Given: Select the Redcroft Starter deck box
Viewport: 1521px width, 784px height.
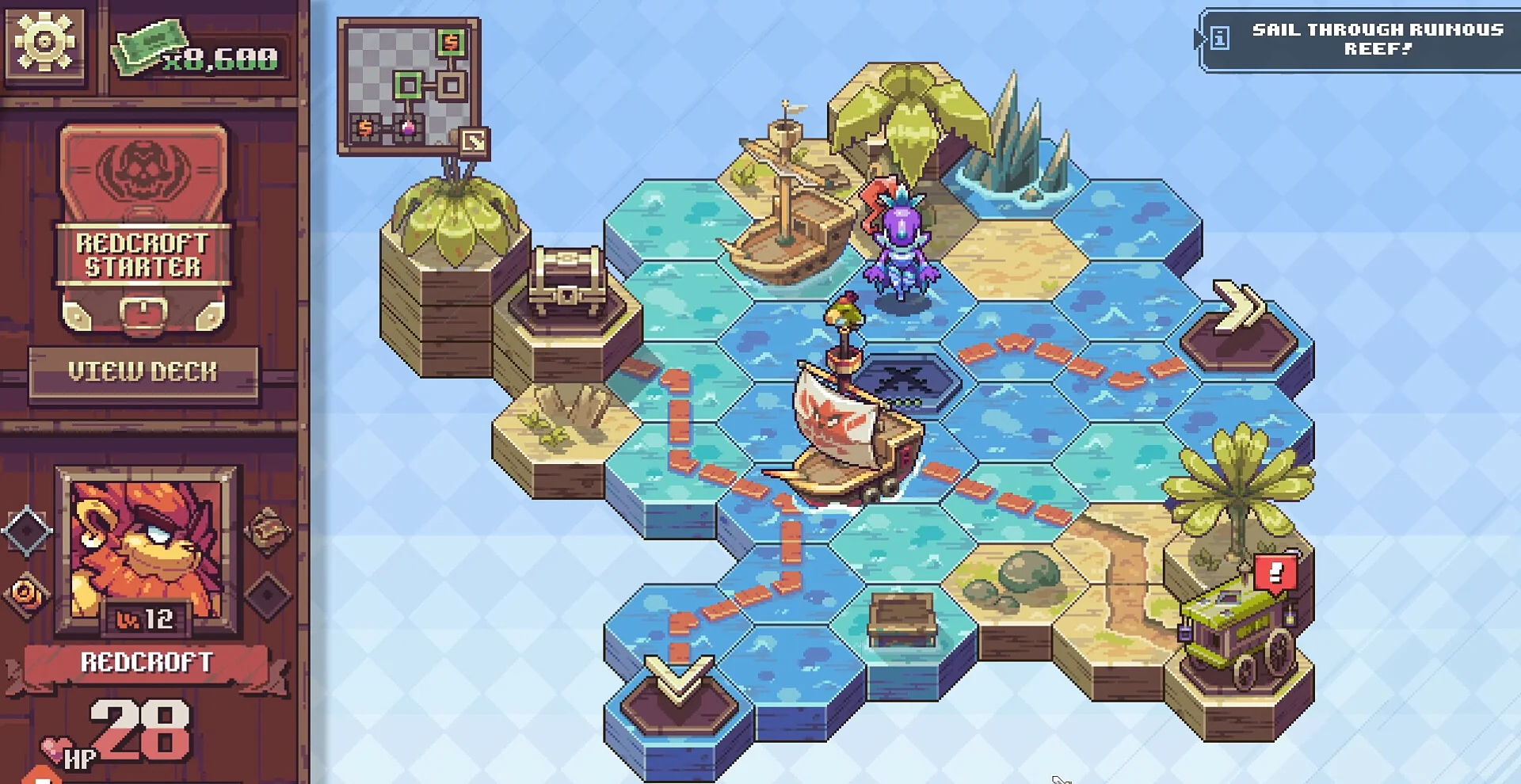Looking at the screenshot, I should pos(143,228).
